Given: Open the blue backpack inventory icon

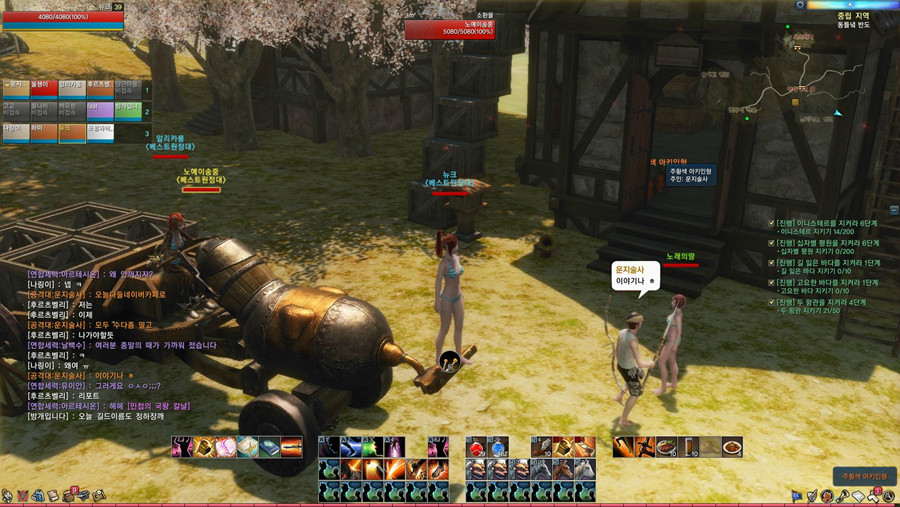Looking at the screenshot, I should [35, 495].
